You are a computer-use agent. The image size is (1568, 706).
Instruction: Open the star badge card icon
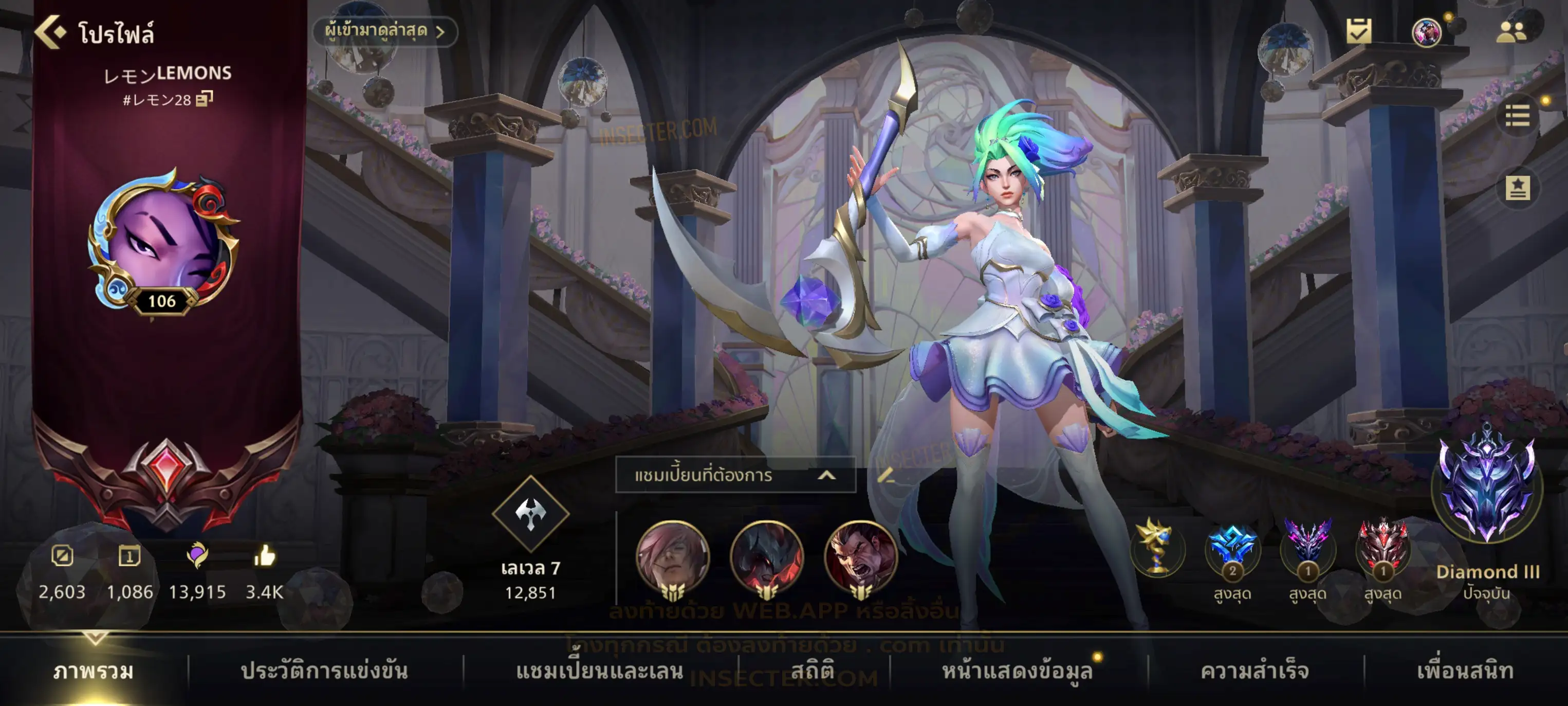tap(1518, 188)
